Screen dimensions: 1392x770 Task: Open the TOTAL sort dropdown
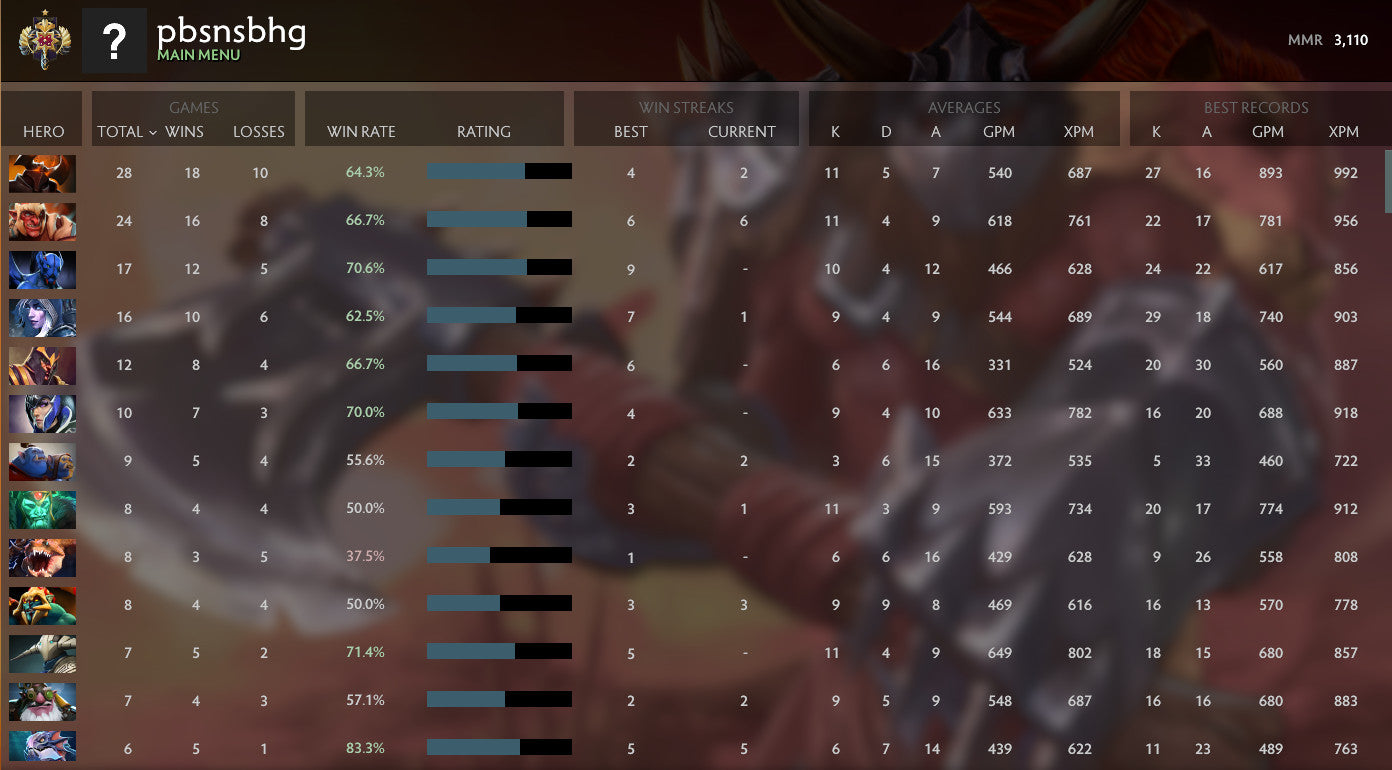124,131
